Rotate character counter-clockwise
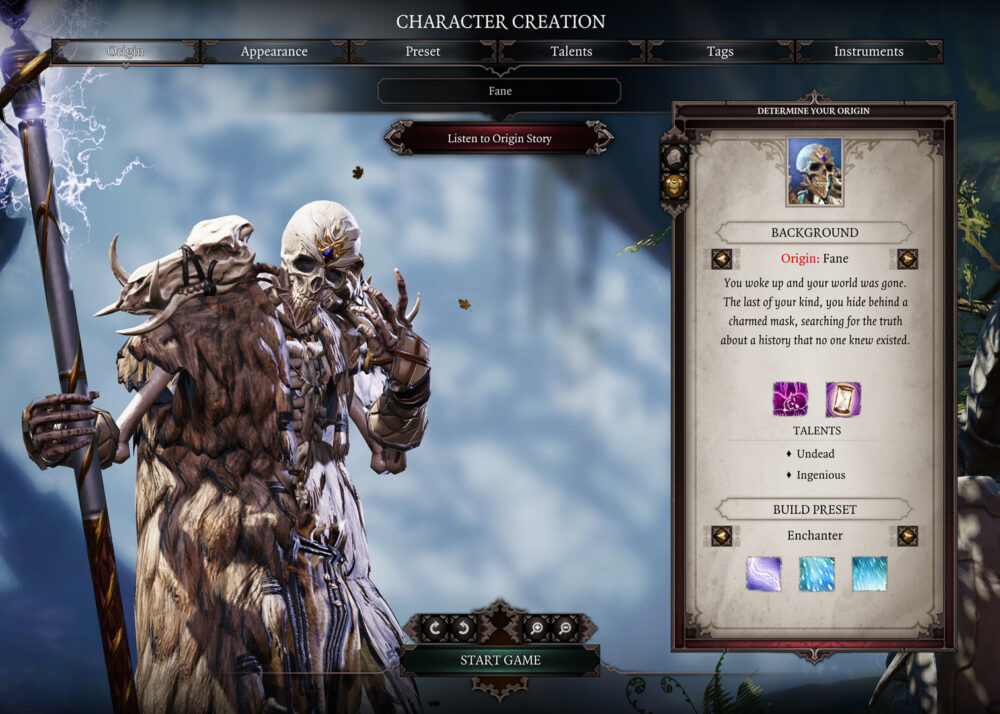The image size is (1000, 714). pyautogui.click(x=465, y=629)
